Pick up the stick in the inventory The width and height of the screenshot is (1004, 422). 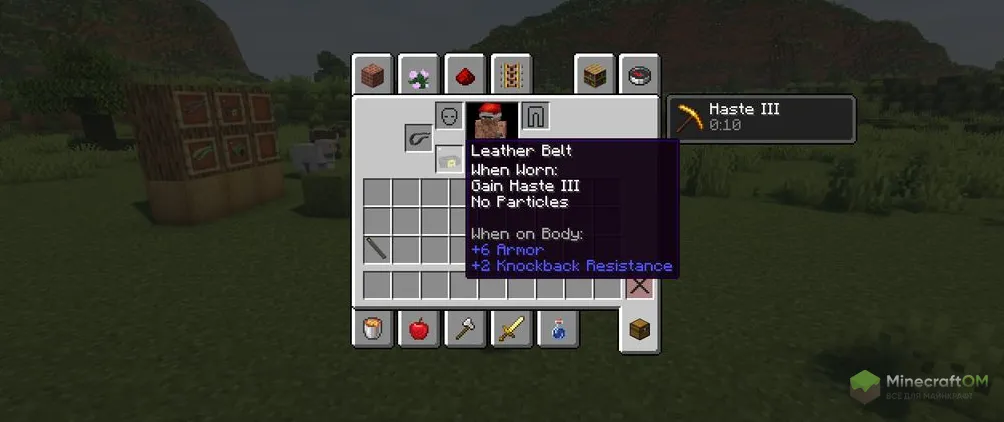click(x=377, y=249)
